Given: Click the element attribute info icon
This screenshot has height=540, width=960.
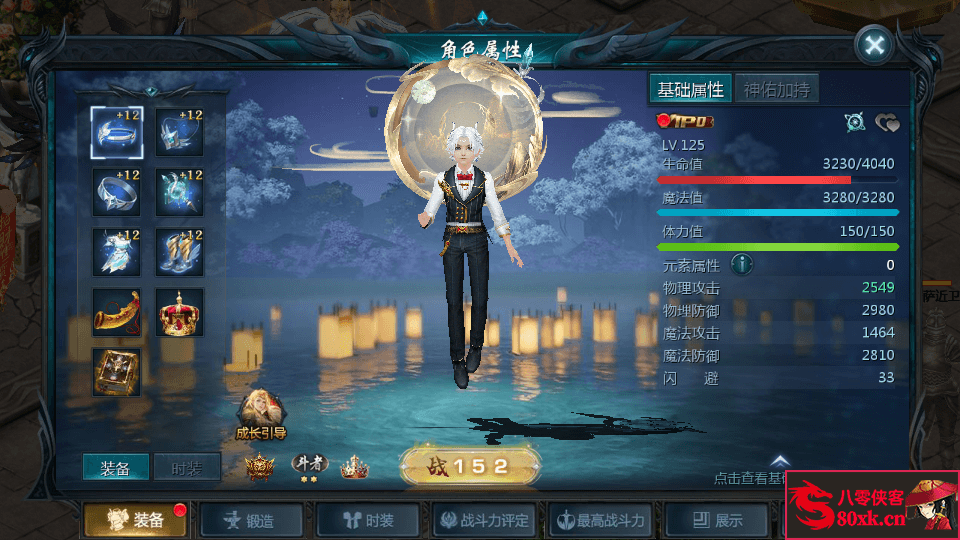Looking at the screenshot, I should pyautogui.click(x=741, y=264).
